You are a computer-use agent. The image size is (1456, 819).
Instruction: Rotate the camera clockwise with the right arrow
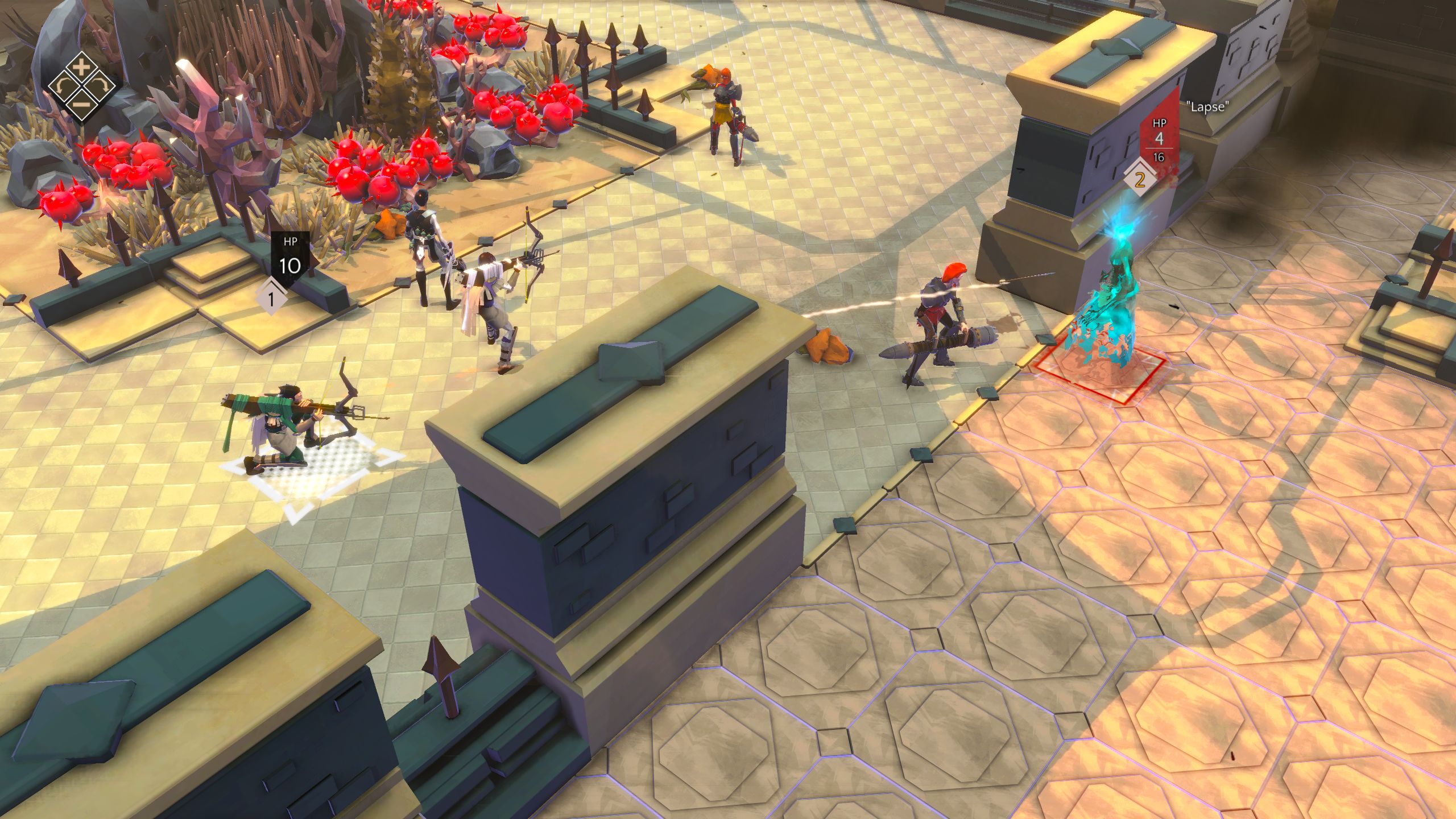[x=101, y=86]
